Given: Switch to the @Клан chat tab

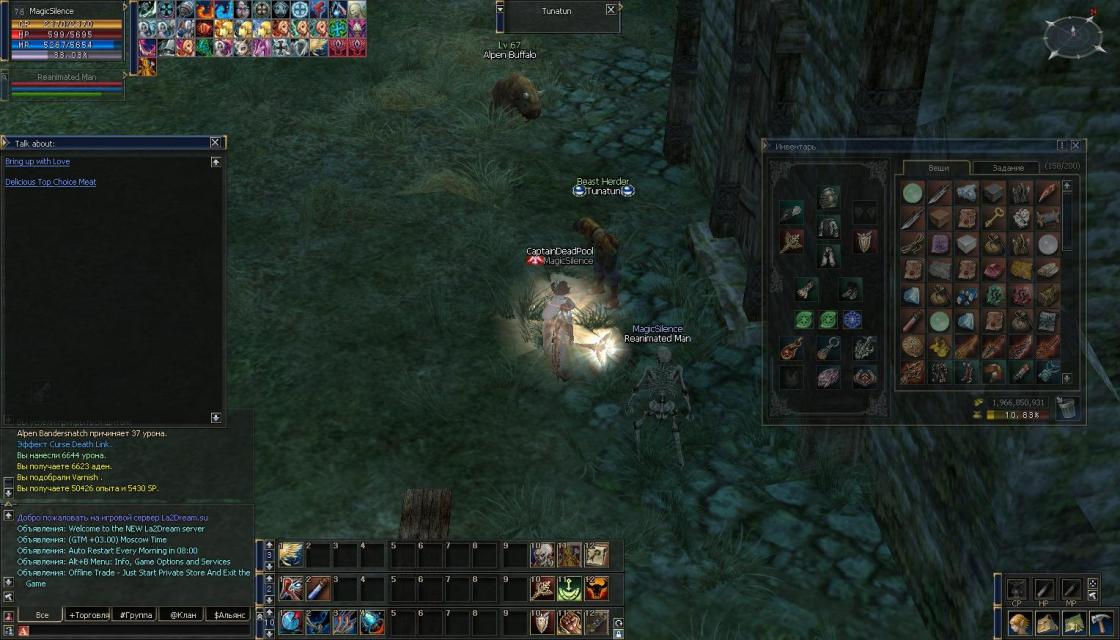Looking at the screenshot, I should click(181, 614).
